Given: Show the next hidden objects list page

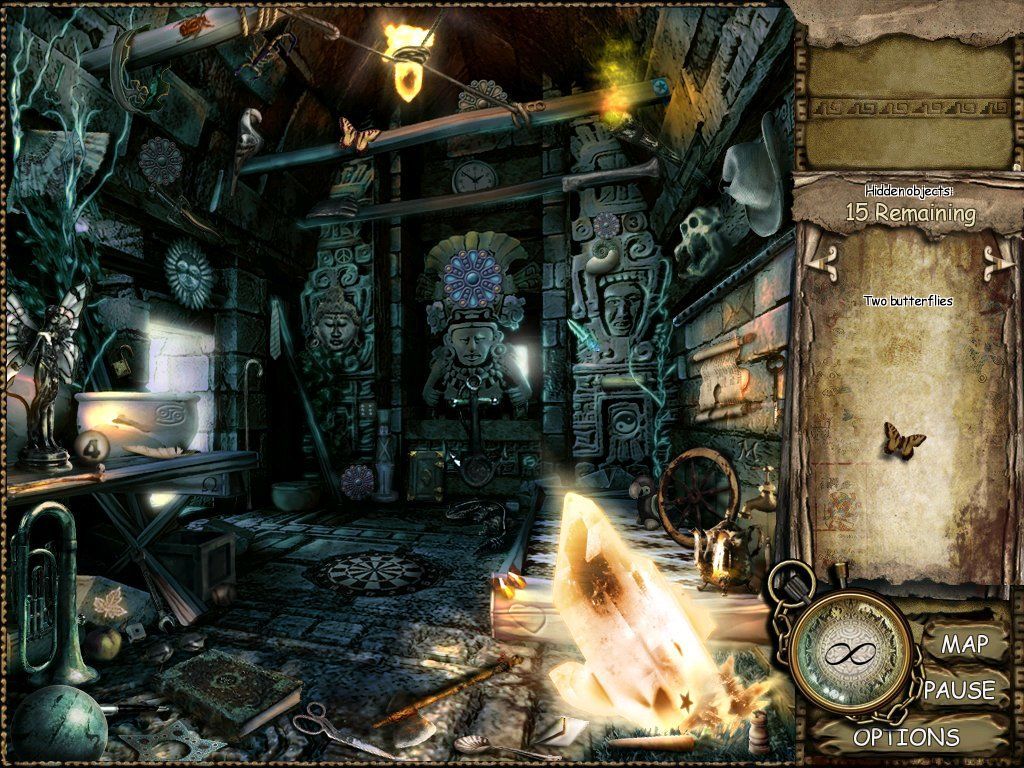Looking at the screenshot, I should (994, 262).
